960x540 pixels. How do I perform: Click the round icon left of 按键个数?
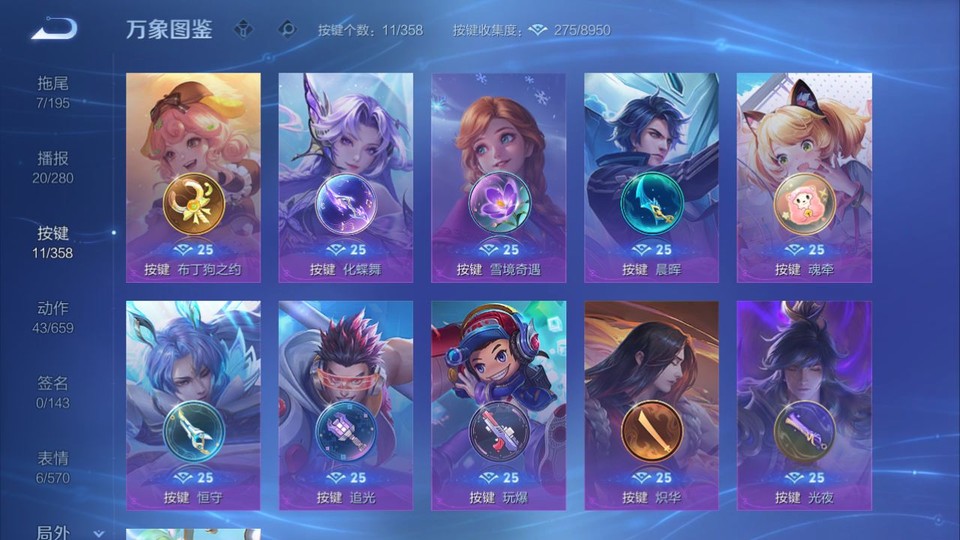click(287, 30)
